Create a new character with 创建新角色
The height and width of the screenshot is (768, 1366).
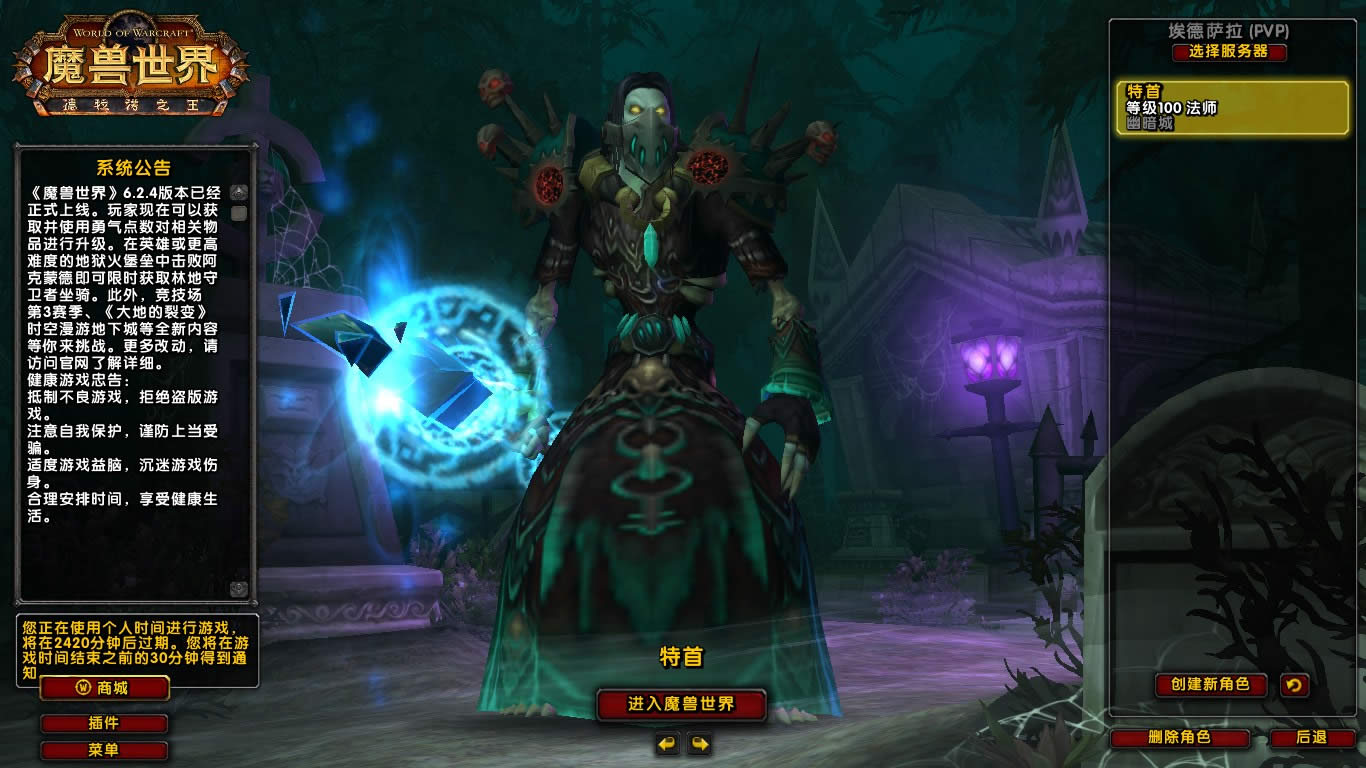(1210, 685)
